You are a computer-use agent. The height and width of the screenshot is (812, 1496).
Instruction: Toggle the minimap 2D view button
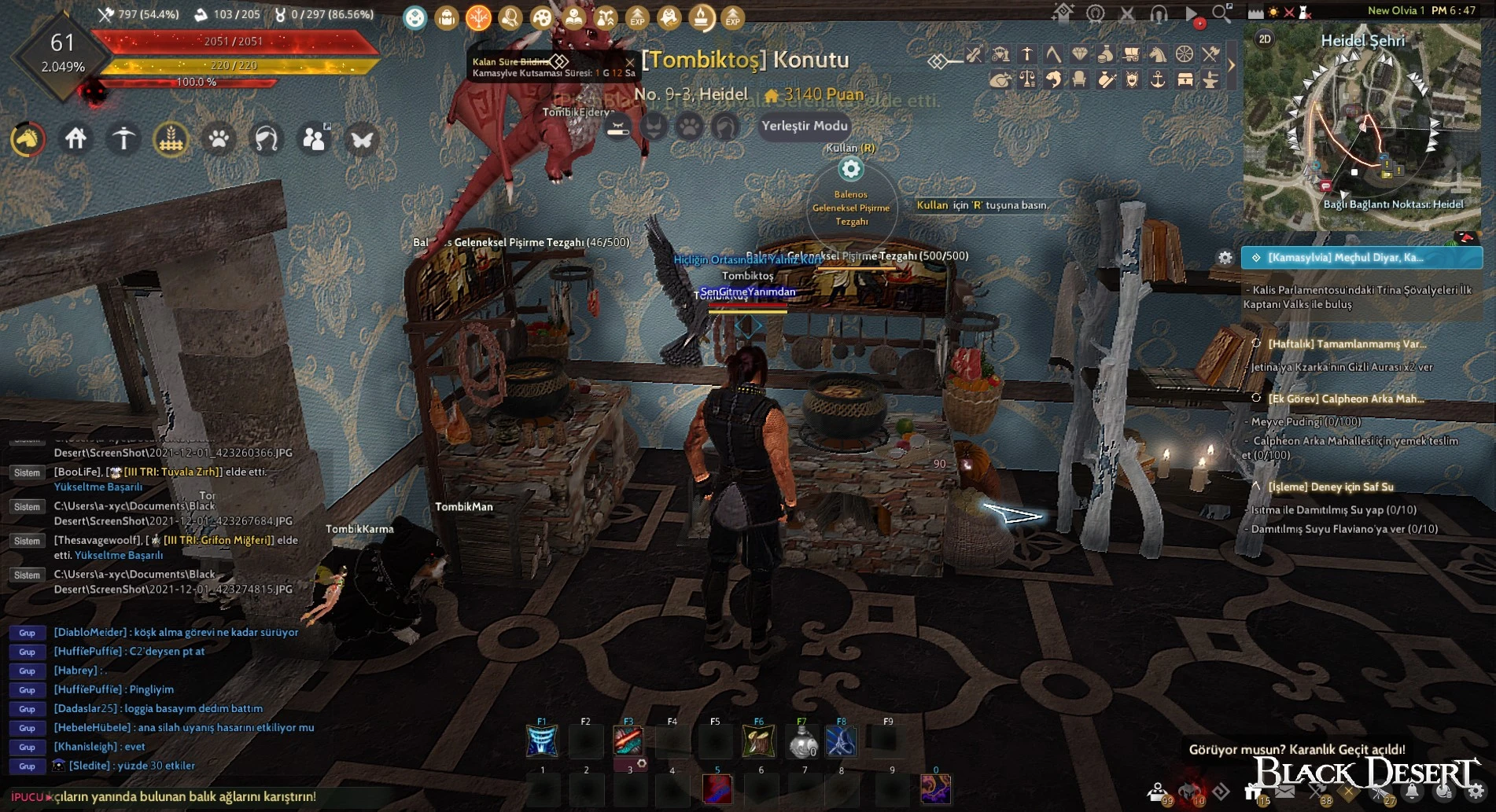click(x=1265, y=39)
